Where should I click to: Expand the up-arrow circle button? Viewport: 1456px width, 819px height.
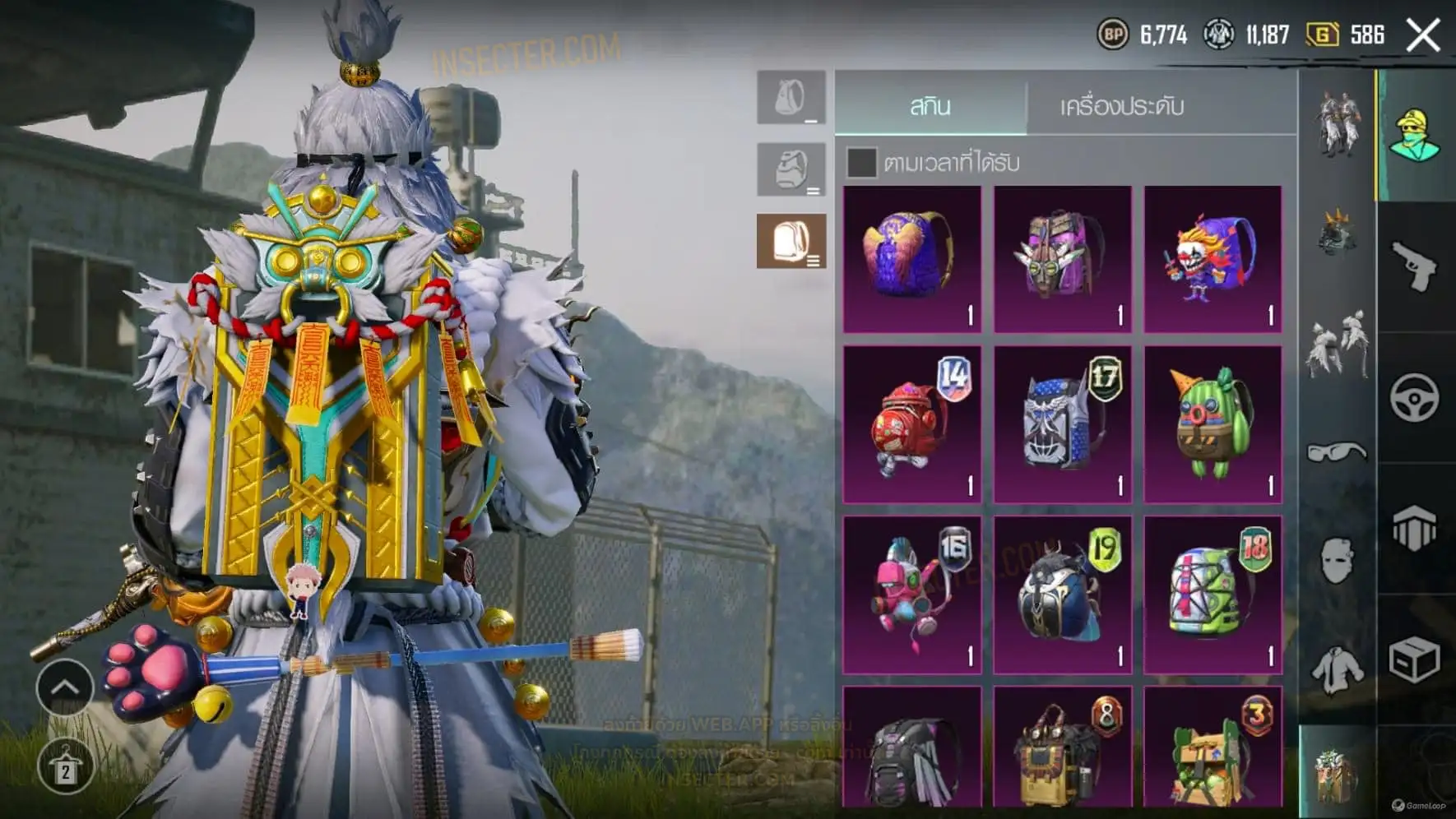point(64,687)
